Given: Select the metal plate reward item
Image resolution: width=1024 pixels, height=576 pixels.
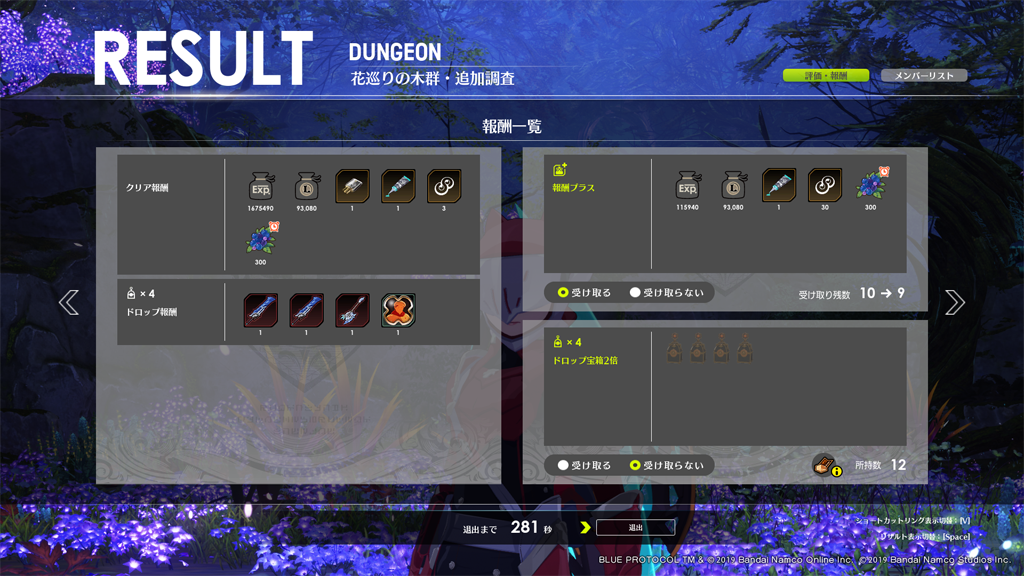Looking at the screenshot, I should (x=352, y=187).
